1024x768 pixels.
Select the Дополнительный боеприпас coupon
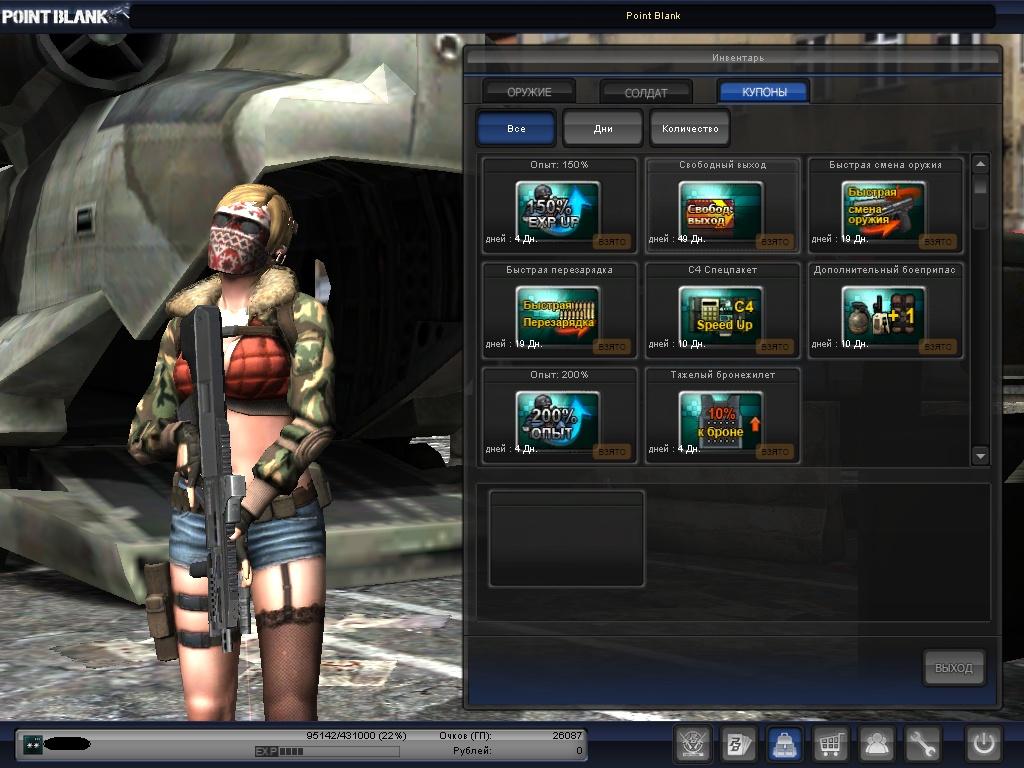884,313
